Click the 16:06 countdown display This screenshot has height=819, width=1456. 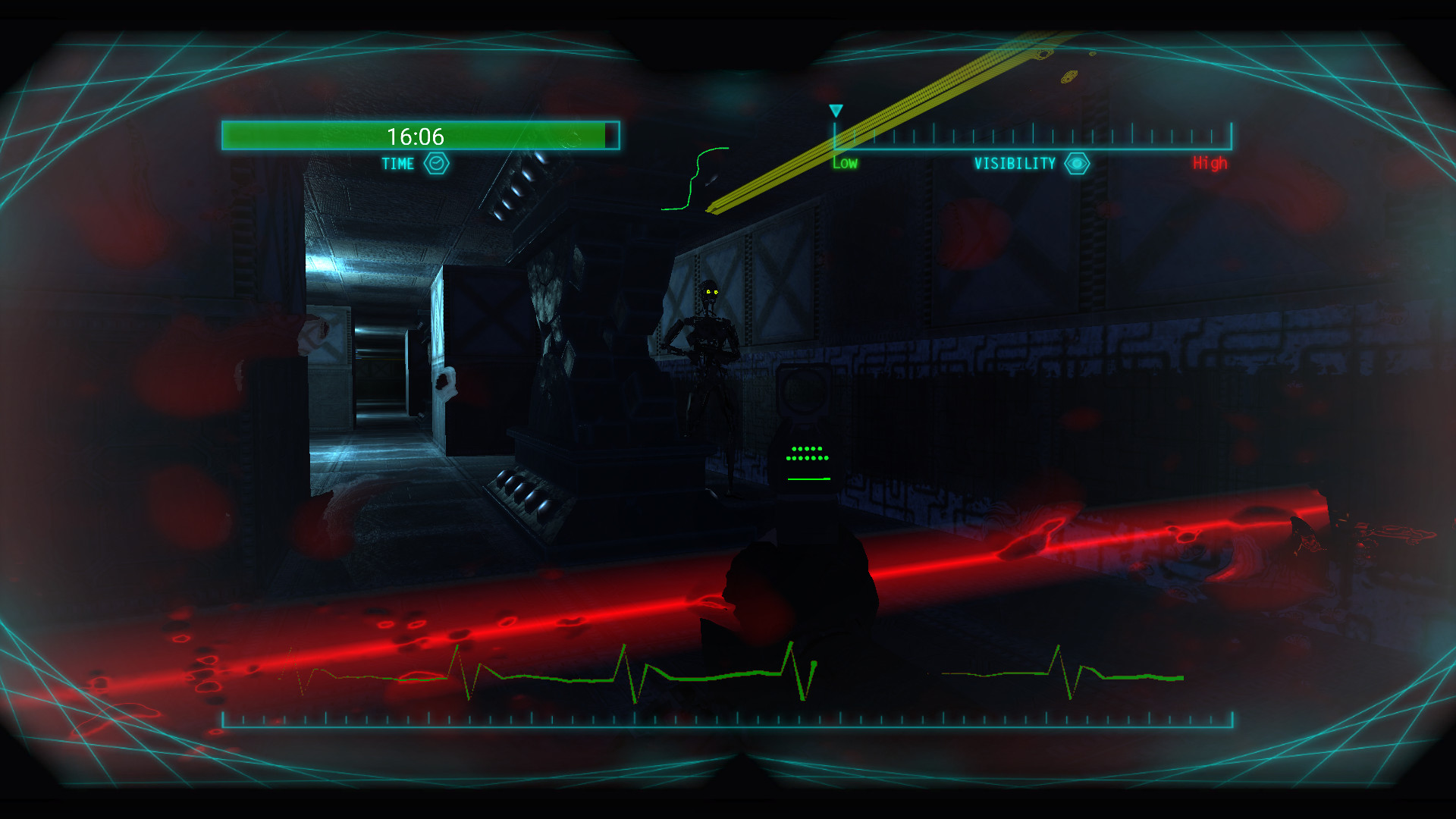(416, 136)
